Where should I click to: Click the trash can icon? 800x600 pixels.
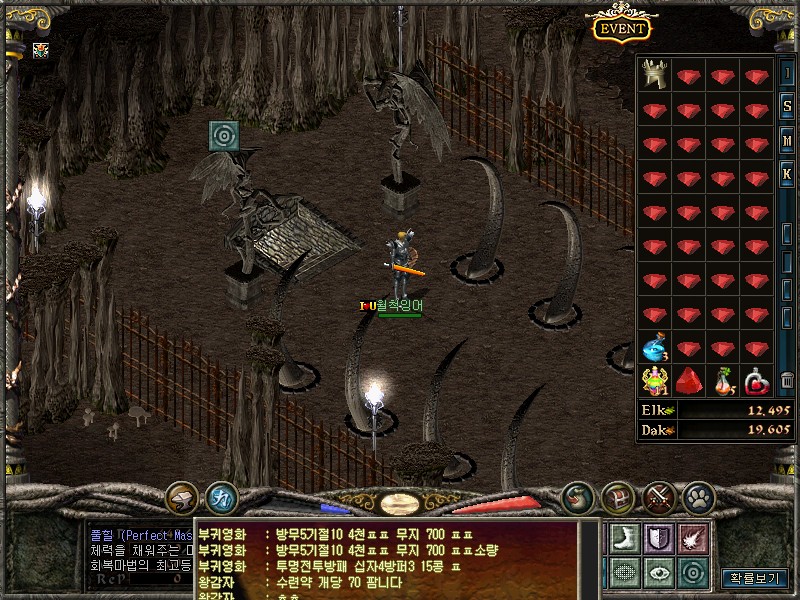coord(787,381)
